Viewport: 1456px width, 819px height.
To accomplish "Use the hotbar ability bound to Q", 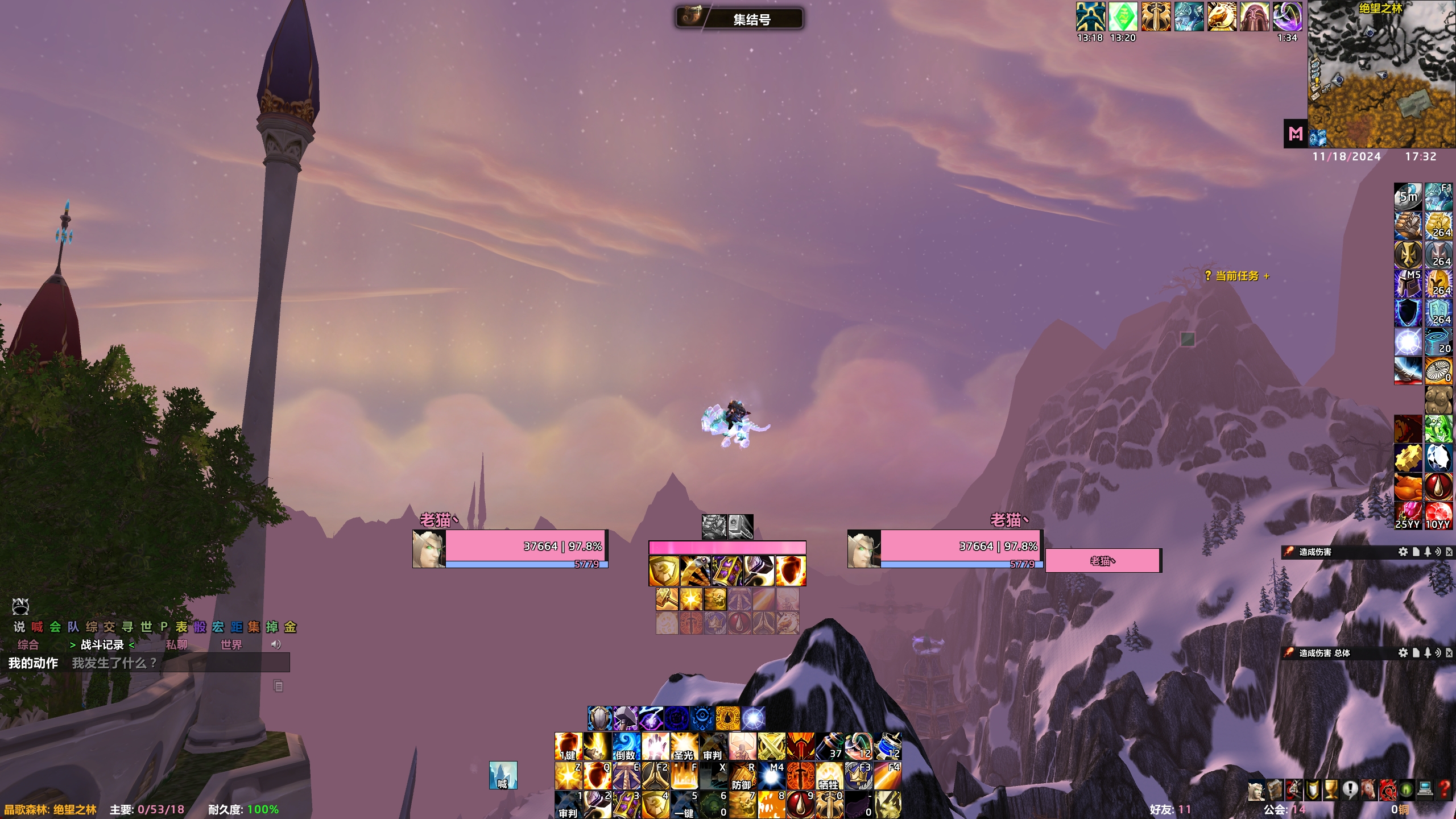I will (597, 775).
